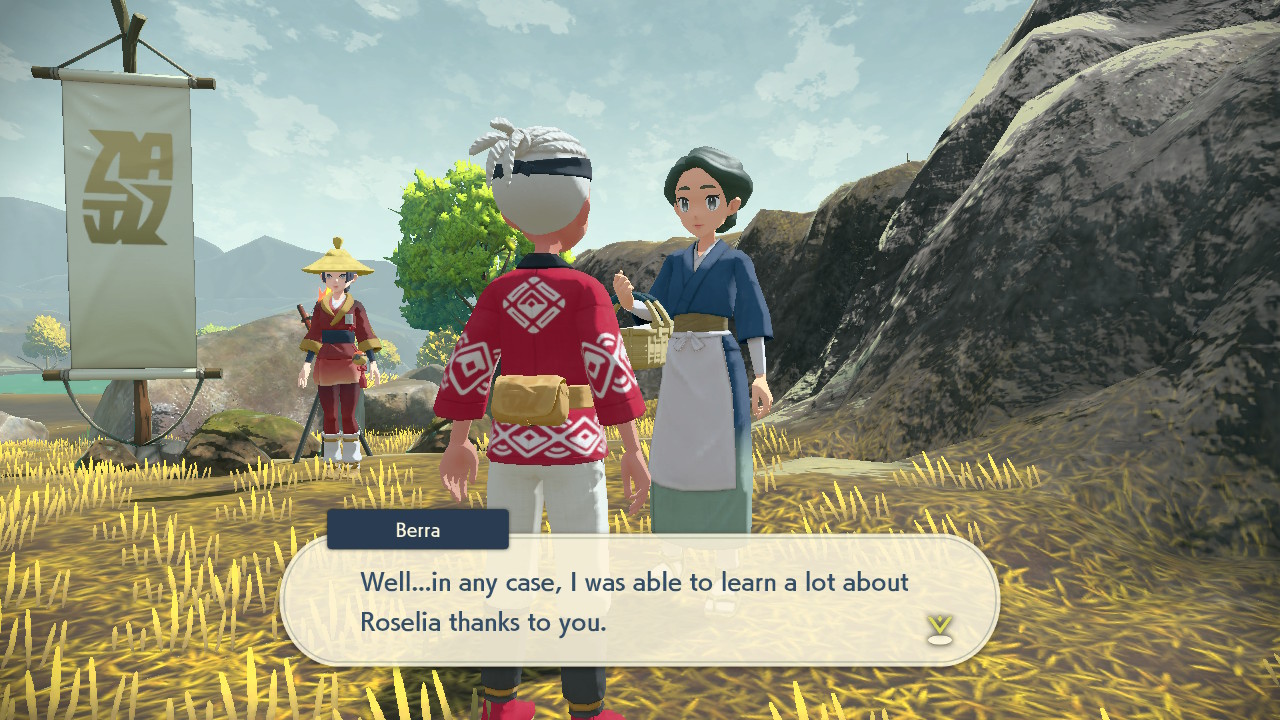Click Berra's dialogue text box
The image size is (1280, 720).
(x=638, y=601)
